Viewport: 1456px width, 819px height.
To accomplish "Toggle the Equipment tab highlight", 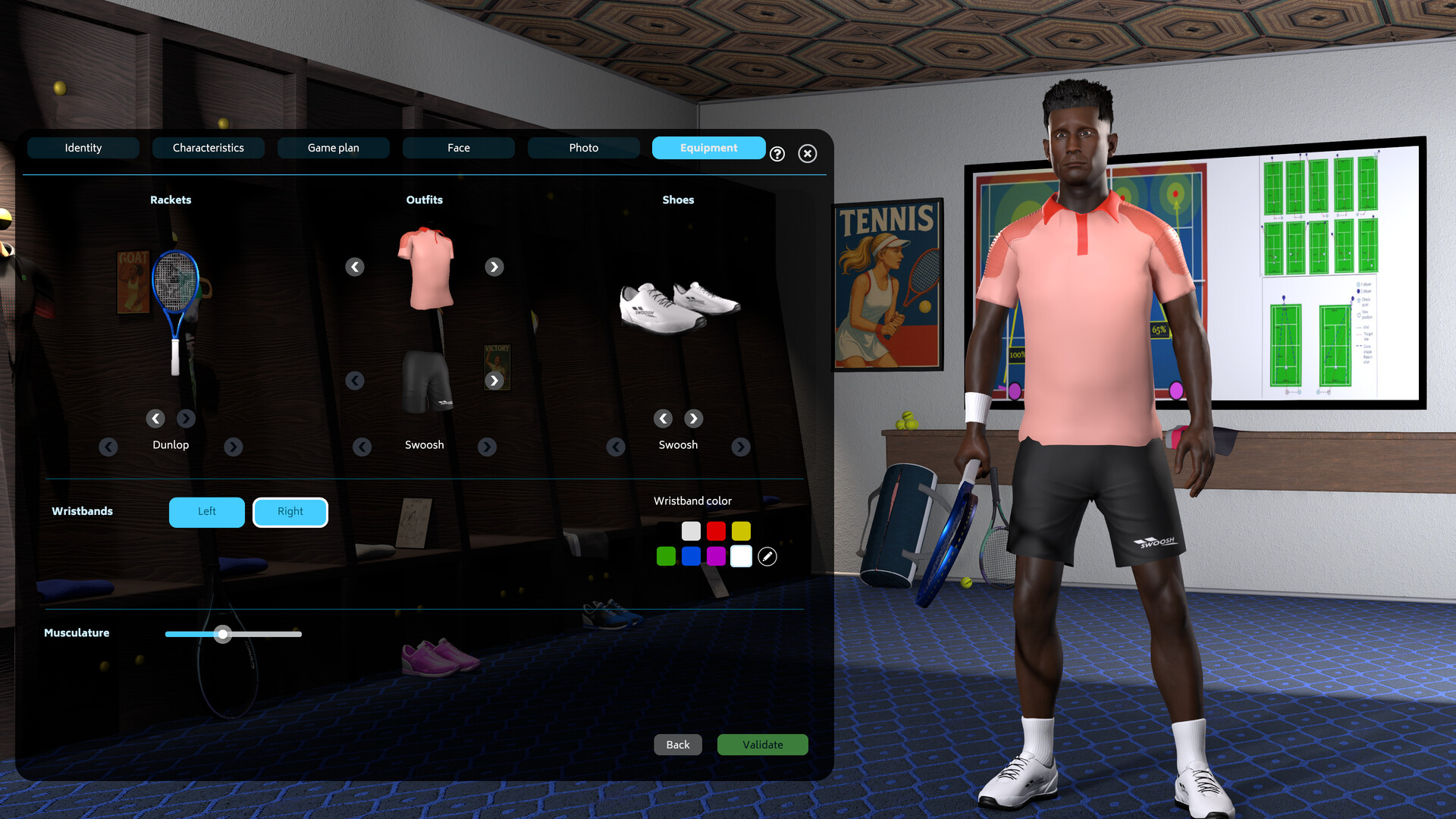I will [708, 148].
